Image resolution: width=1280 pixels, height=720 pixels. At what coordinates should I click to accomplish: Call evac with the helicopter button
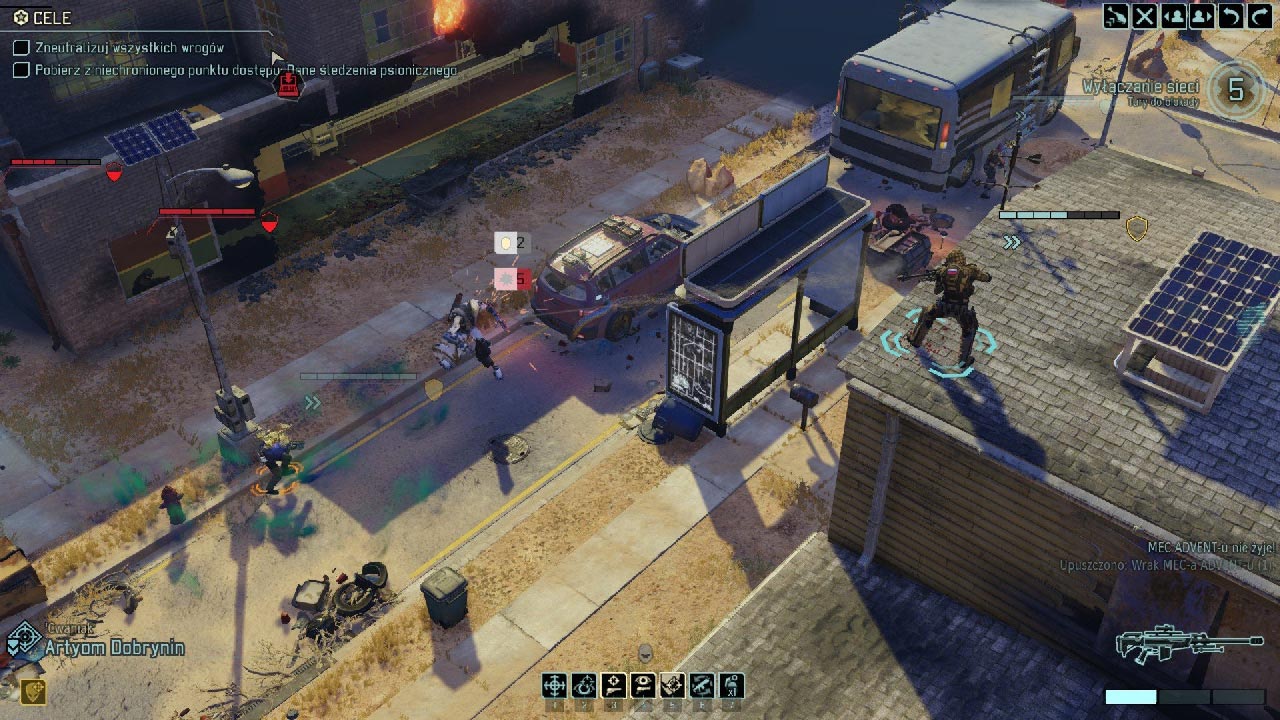coord(1117,15)
